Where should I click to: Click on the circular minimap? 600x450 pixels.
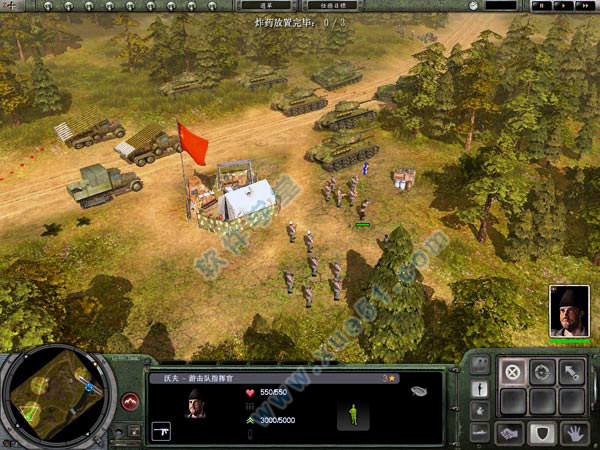point(56,394)
